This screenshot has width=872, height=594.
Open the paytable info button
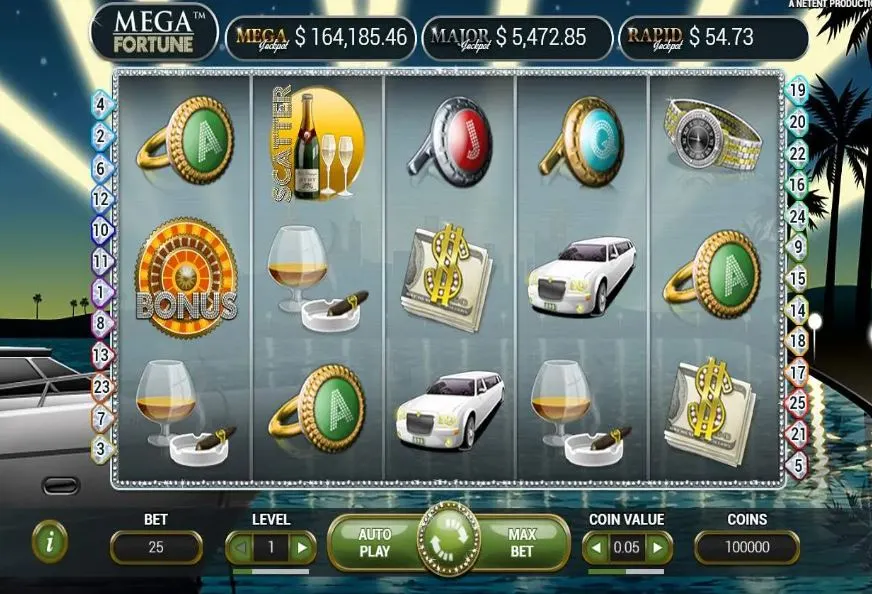pos(50,541)
